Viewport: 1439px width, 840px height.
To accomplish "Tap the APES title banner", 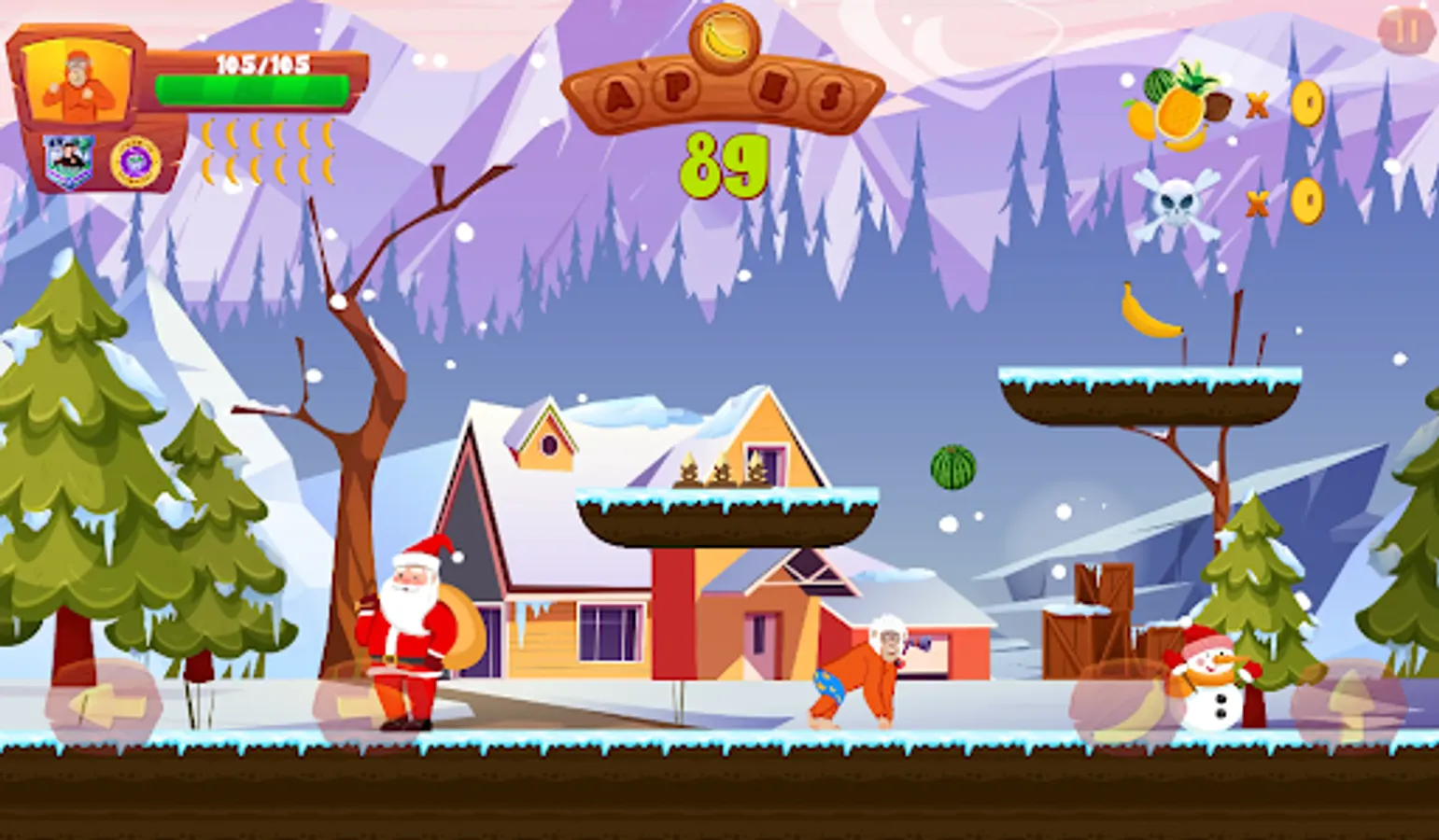I will tap(719, 93).
